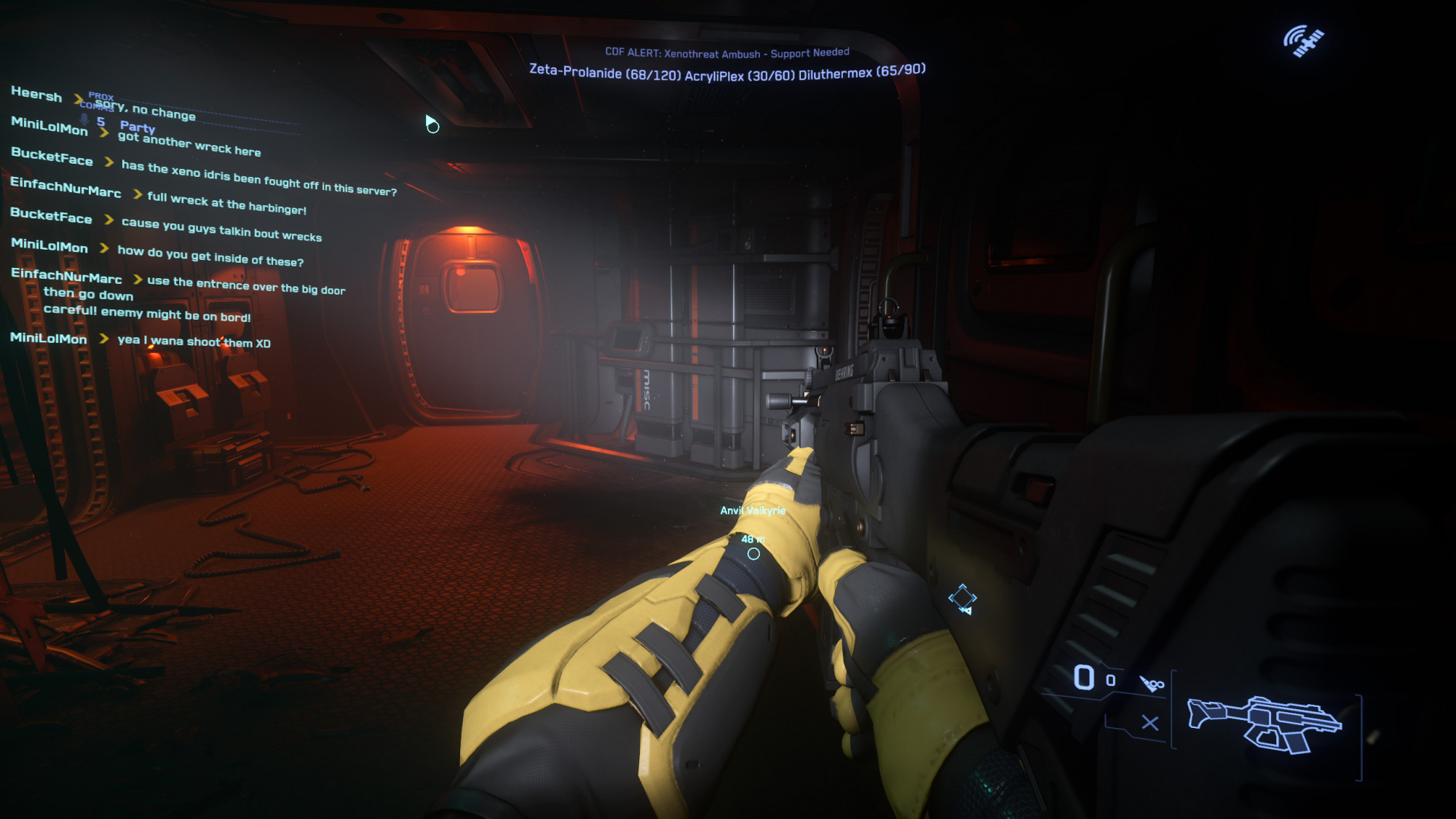Open the CDF ALERT Xenothreat Ambush tracker
Image resolution: width=1456 pixels, height=819 pixels.
point(727,53)
